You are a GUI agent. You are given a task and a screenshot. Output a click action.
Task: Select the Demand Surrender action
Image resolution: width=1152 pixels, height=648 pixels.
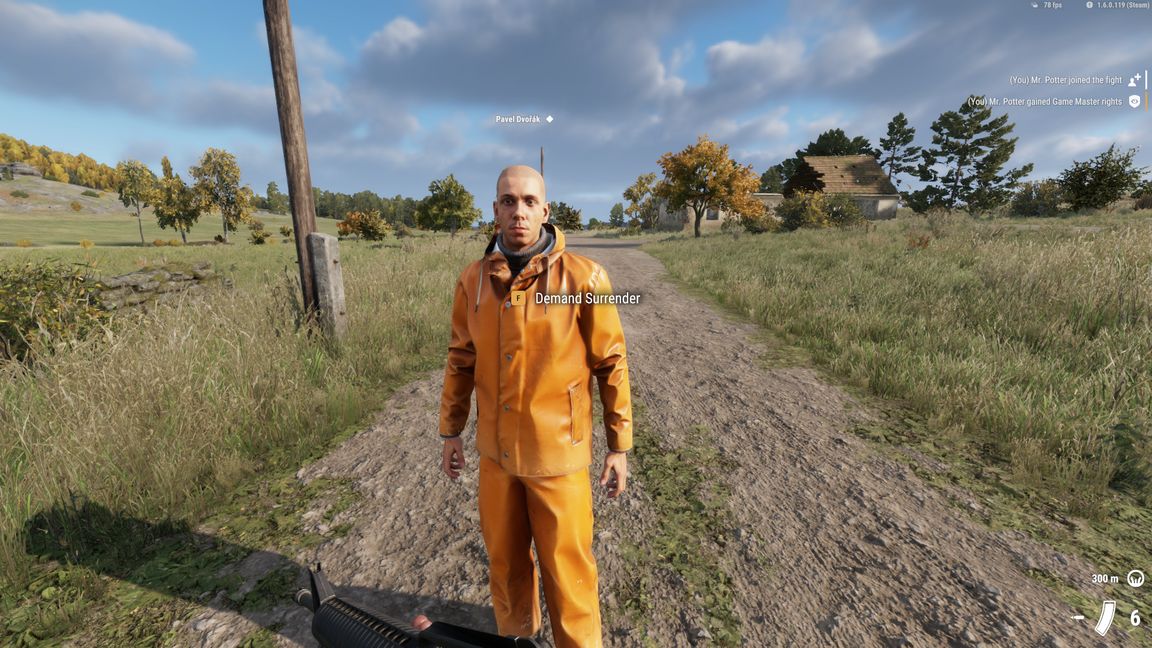(586, 298)
